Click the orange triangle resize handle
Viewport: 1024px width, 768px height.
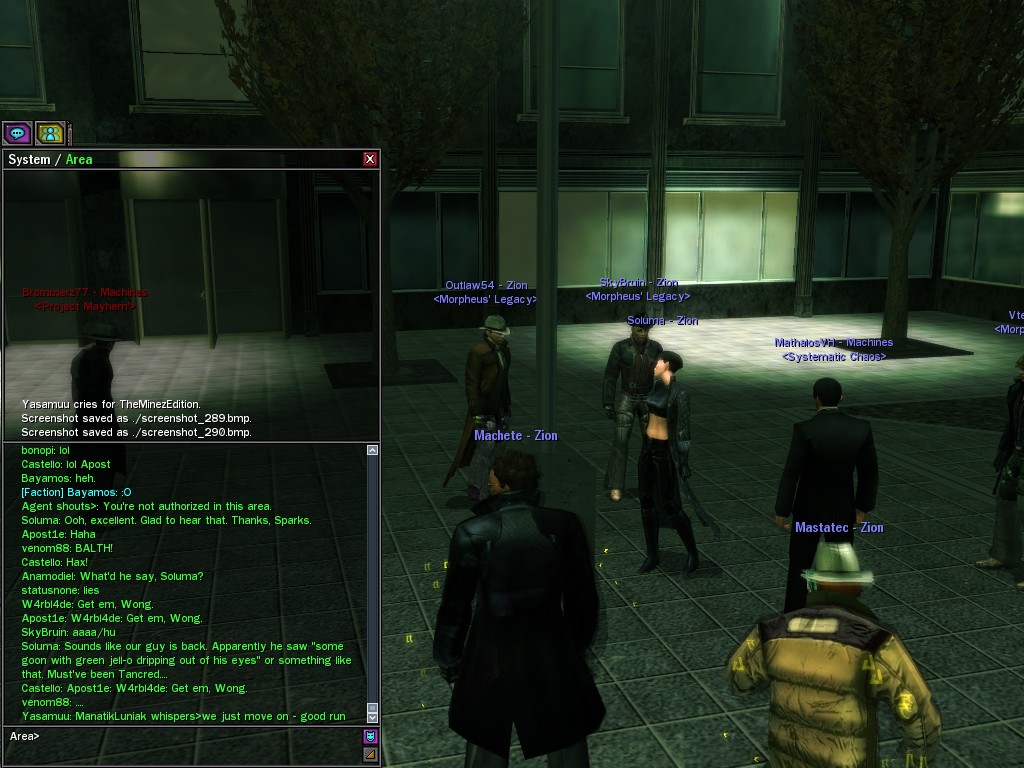click(371, 755)
